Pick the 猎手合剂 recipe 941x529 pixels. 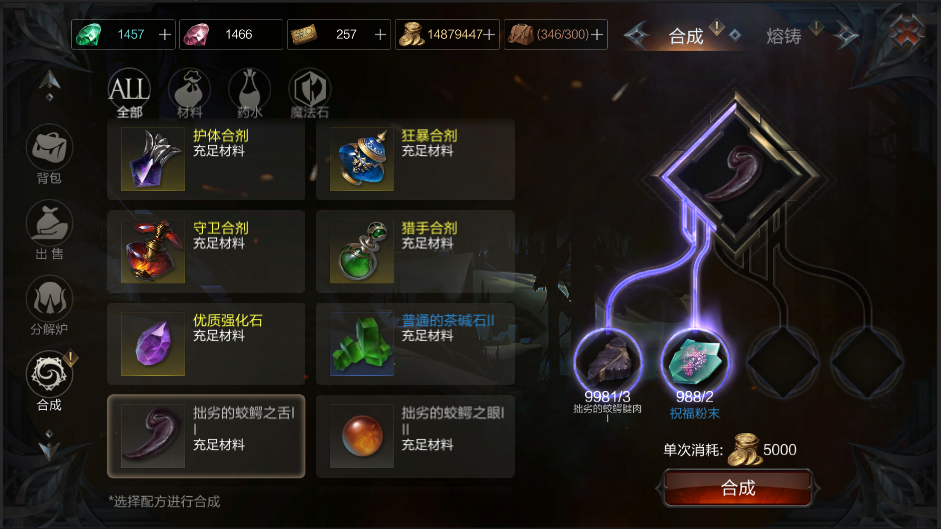[415, 252]
